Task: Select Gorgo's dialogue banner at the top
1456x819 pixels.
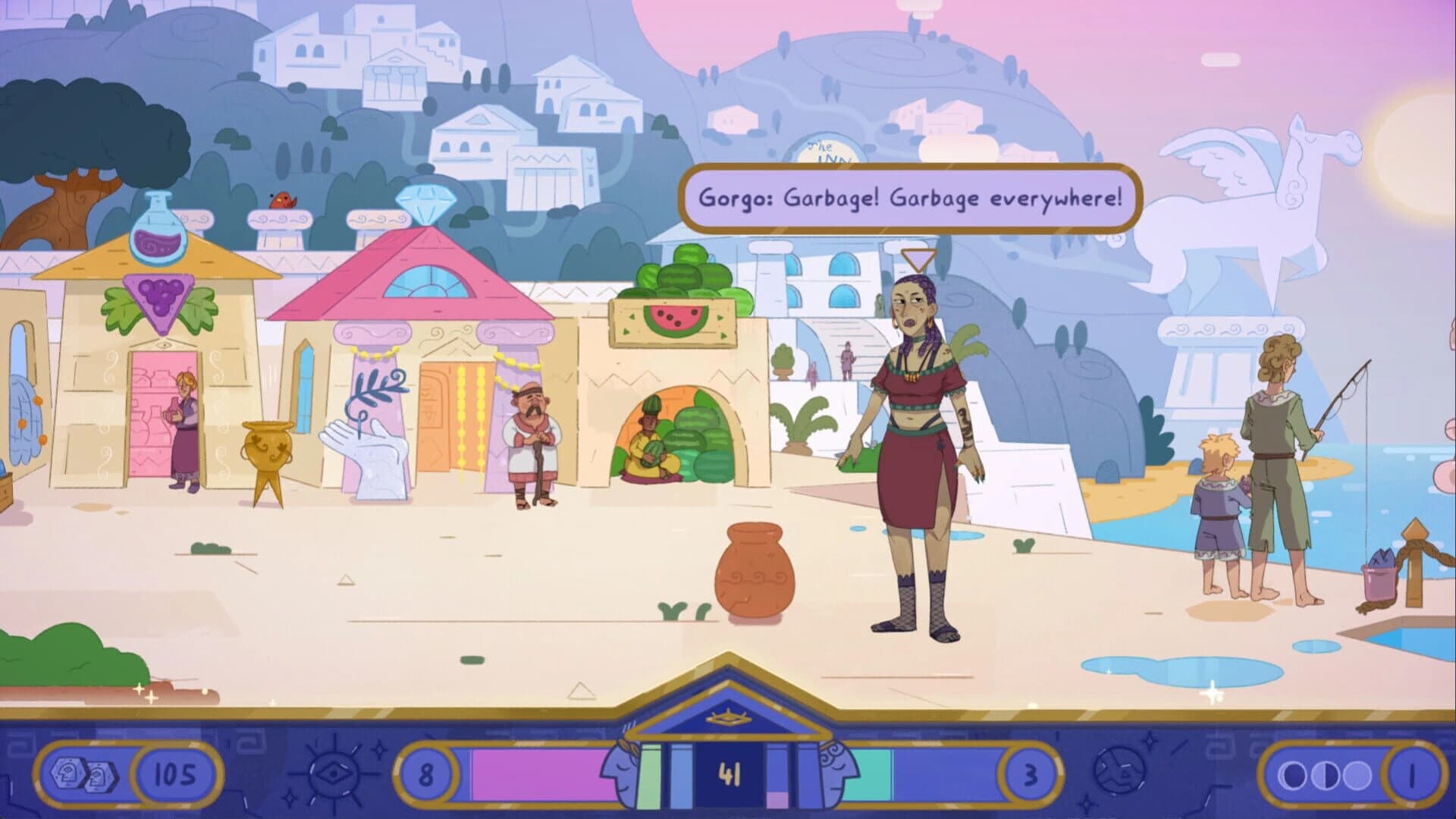Action: (910, 198)
